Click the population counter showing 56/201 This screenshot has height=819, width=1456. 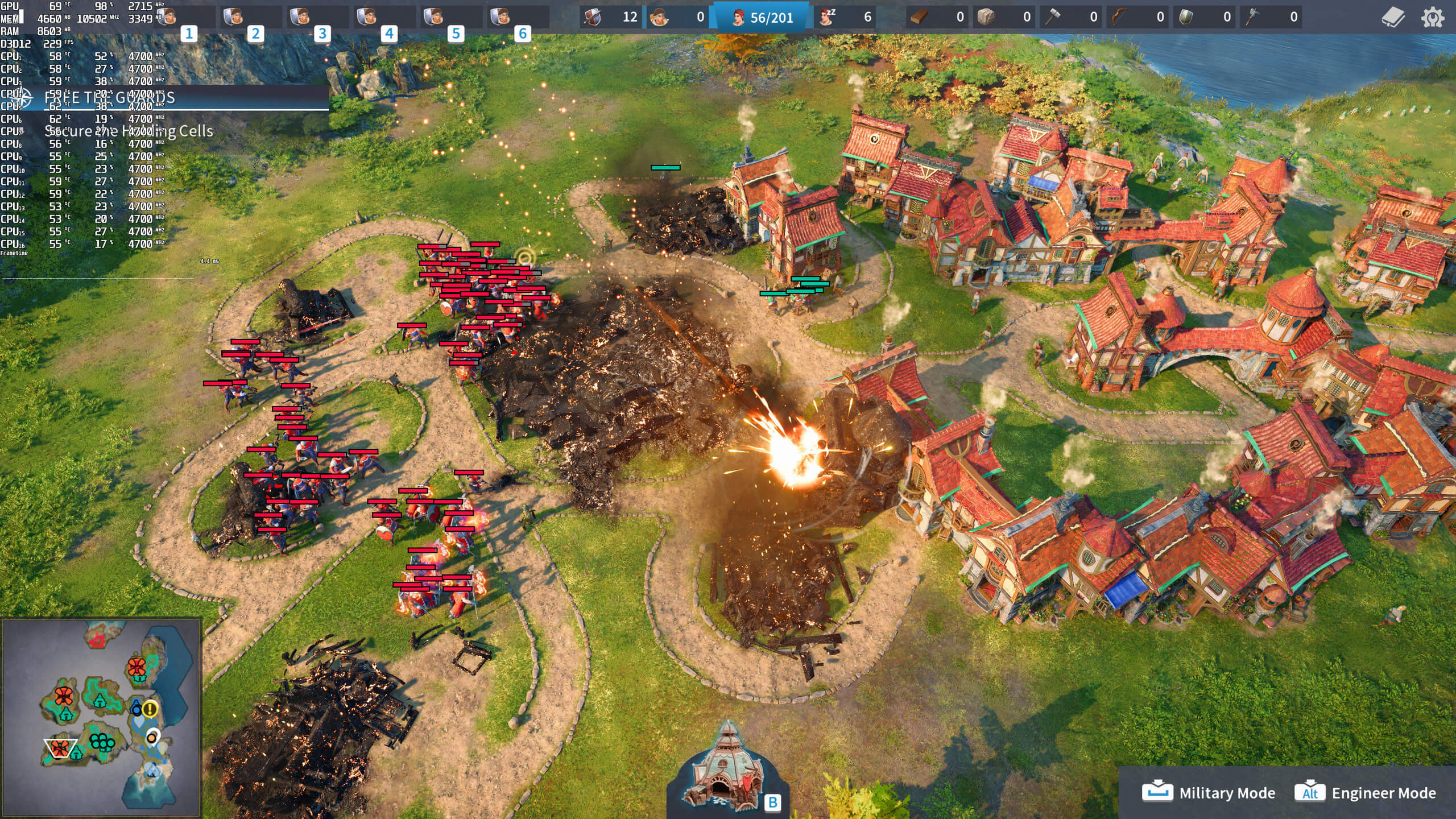[762, 17]
